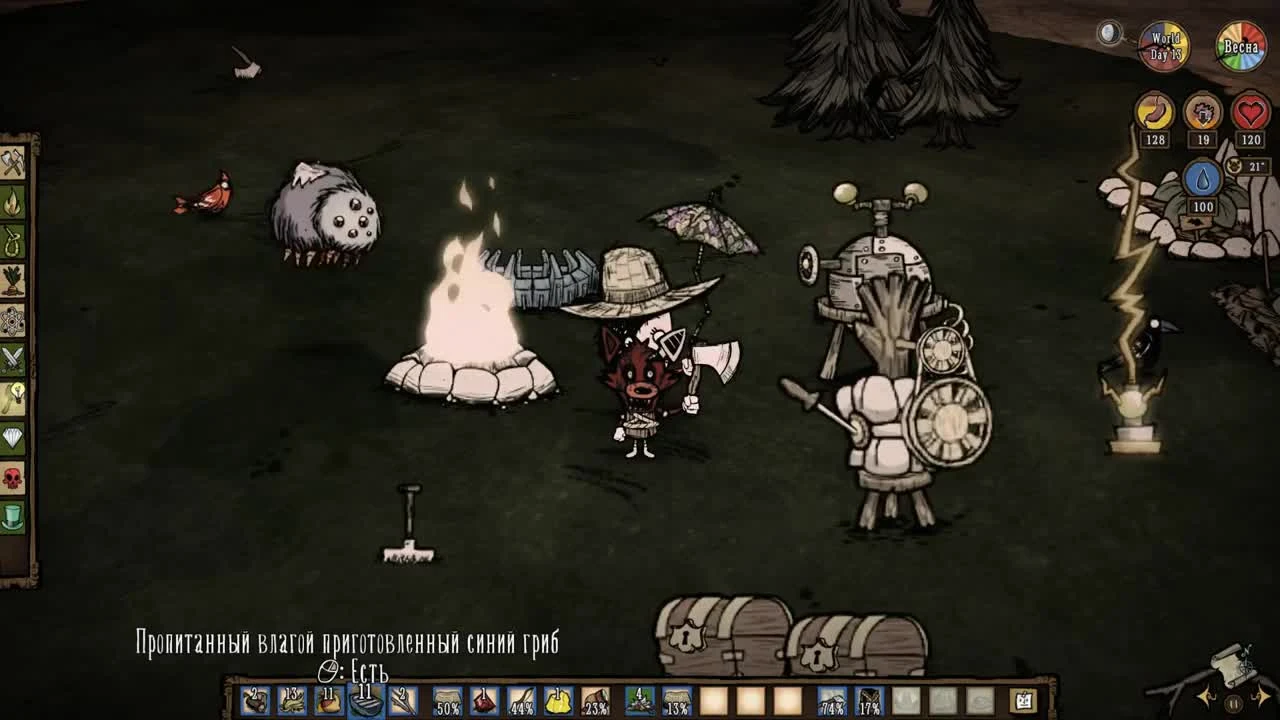Screen dimensions: 1280x720
Task: Click the Весна season clock
Action: click(1240, 45)
